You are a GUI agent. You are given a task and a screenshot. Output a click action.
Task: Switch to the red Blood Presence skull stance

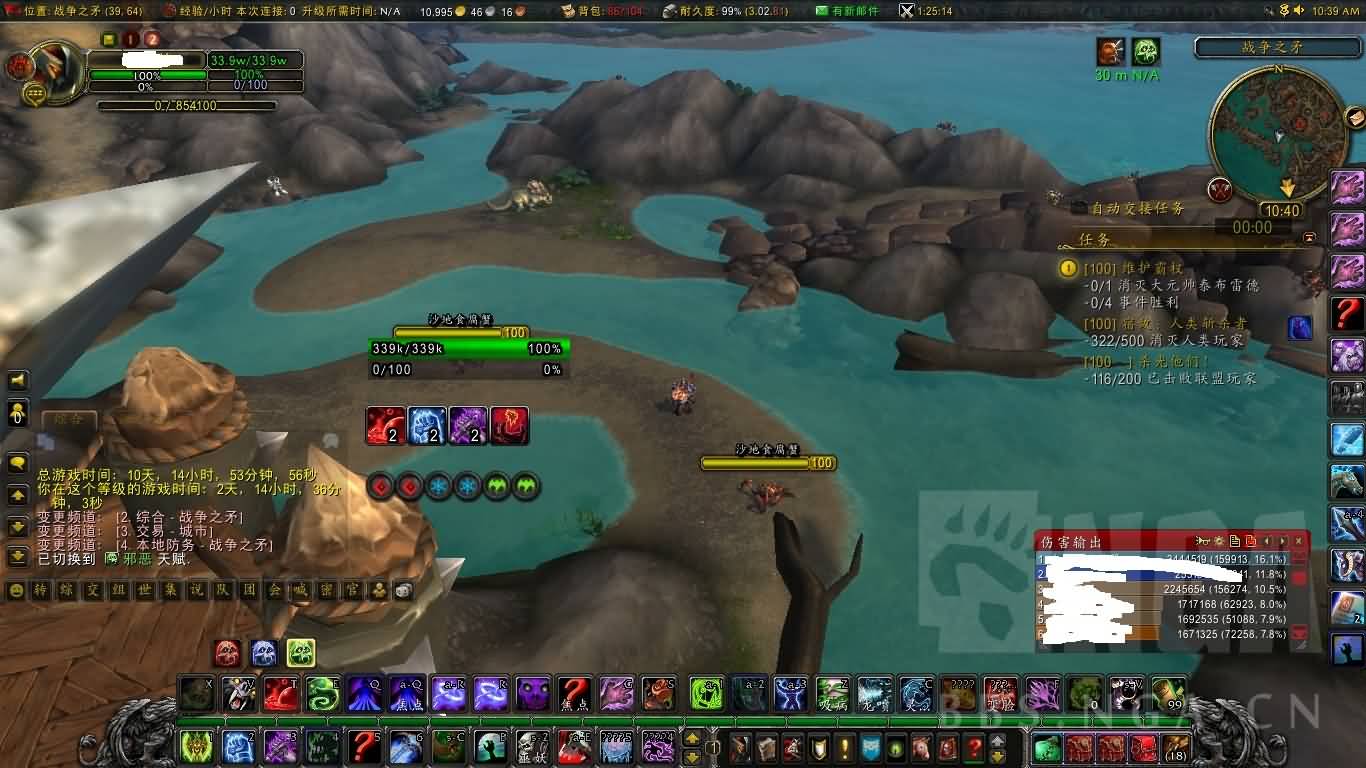click(x=227, y=653)
